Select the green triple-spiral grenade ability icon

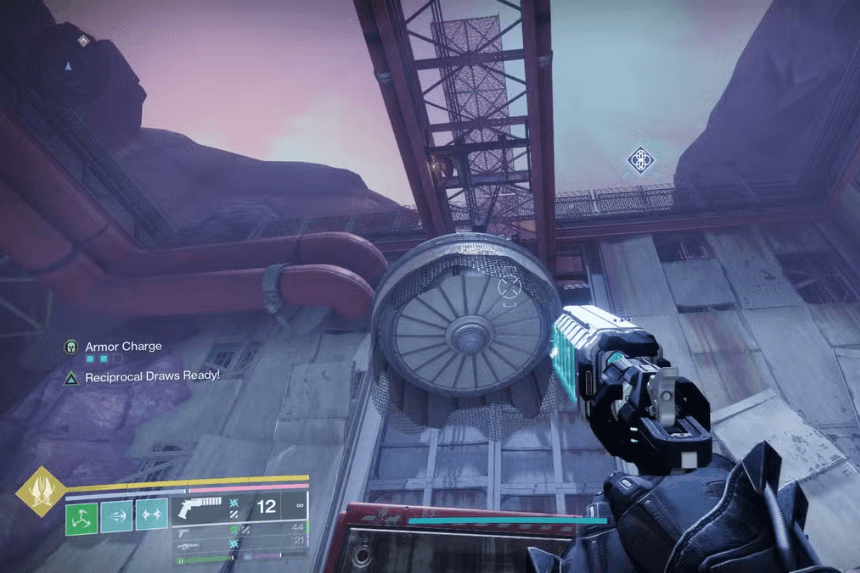click(81, 517)
